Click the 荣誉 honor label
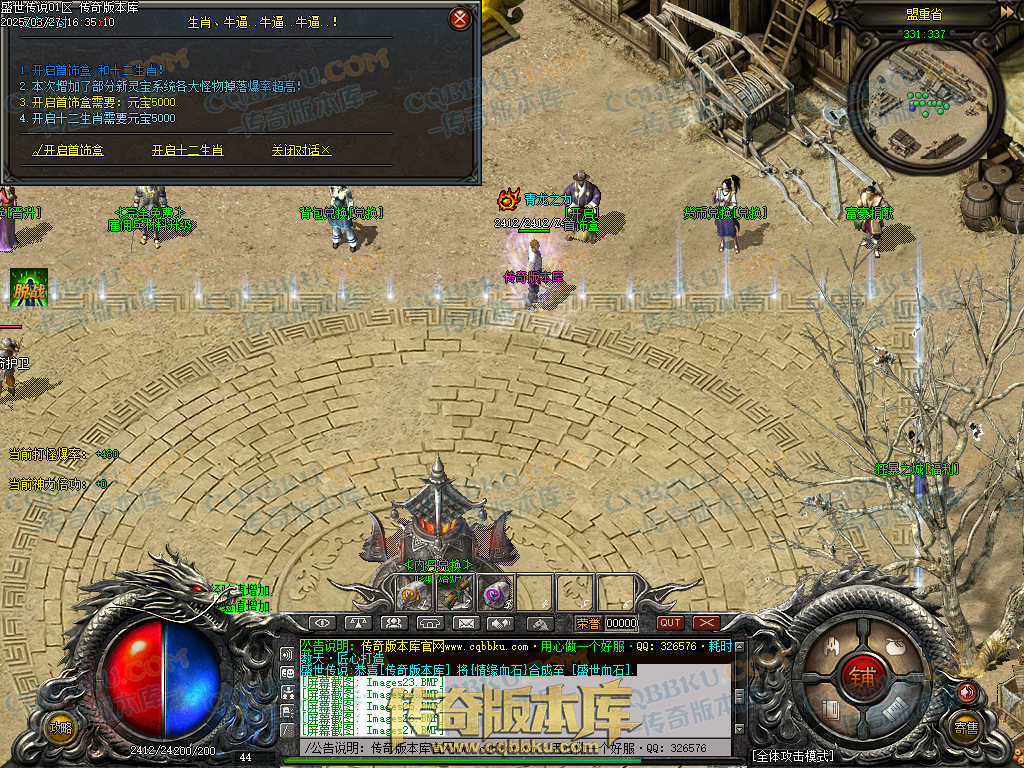 point(588,623)
